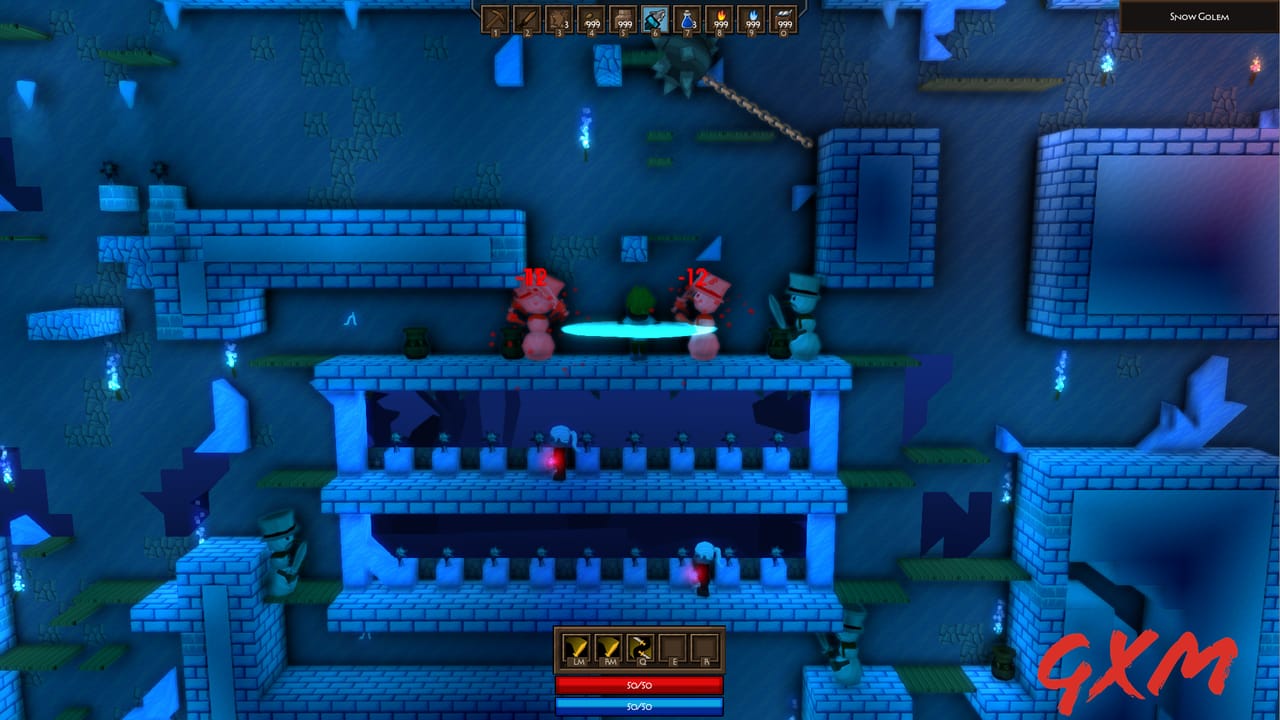Select the block stack in hotbar slot 5
This screenshot has height=720, width=1280.
coord(622,17)
